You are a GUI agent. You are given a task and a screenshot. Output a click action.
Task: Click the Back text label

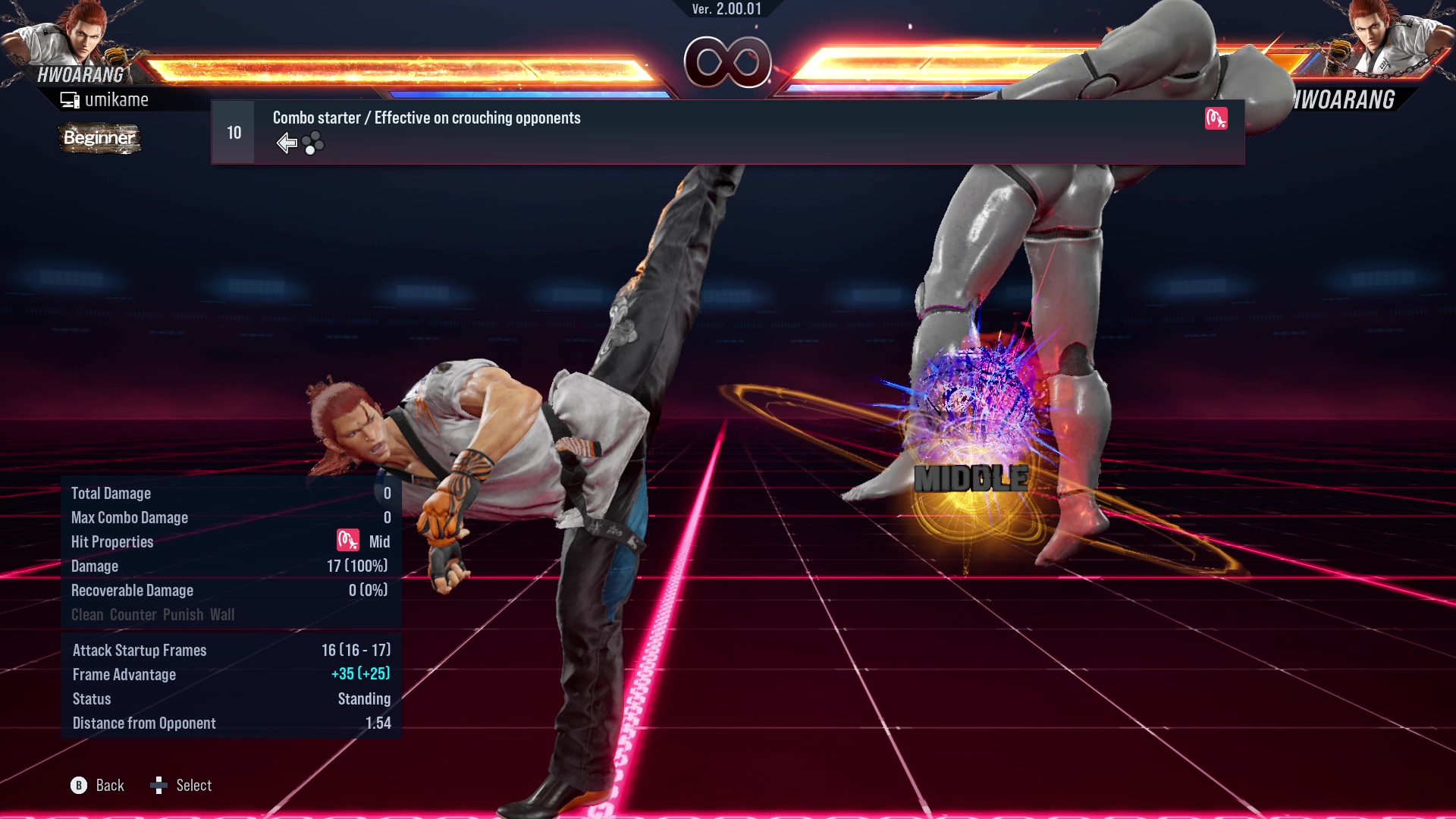coord(109,786)
